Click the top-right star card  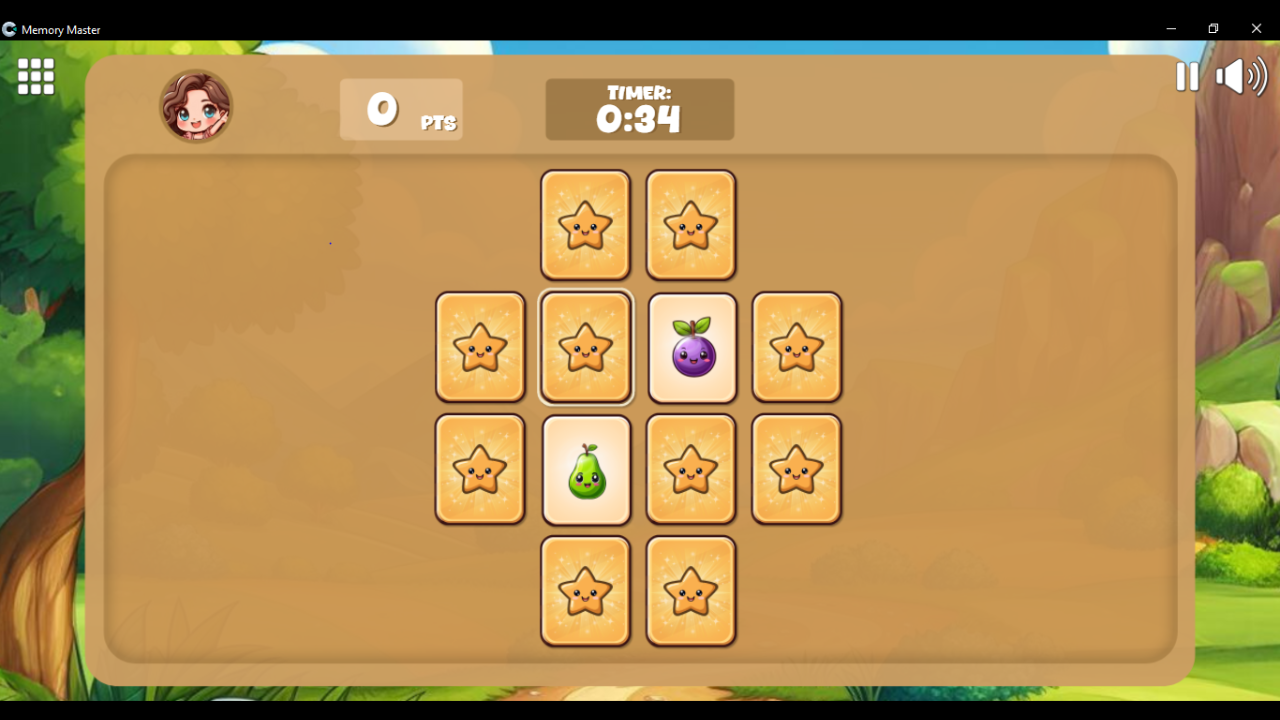click(x=691, y=224)
